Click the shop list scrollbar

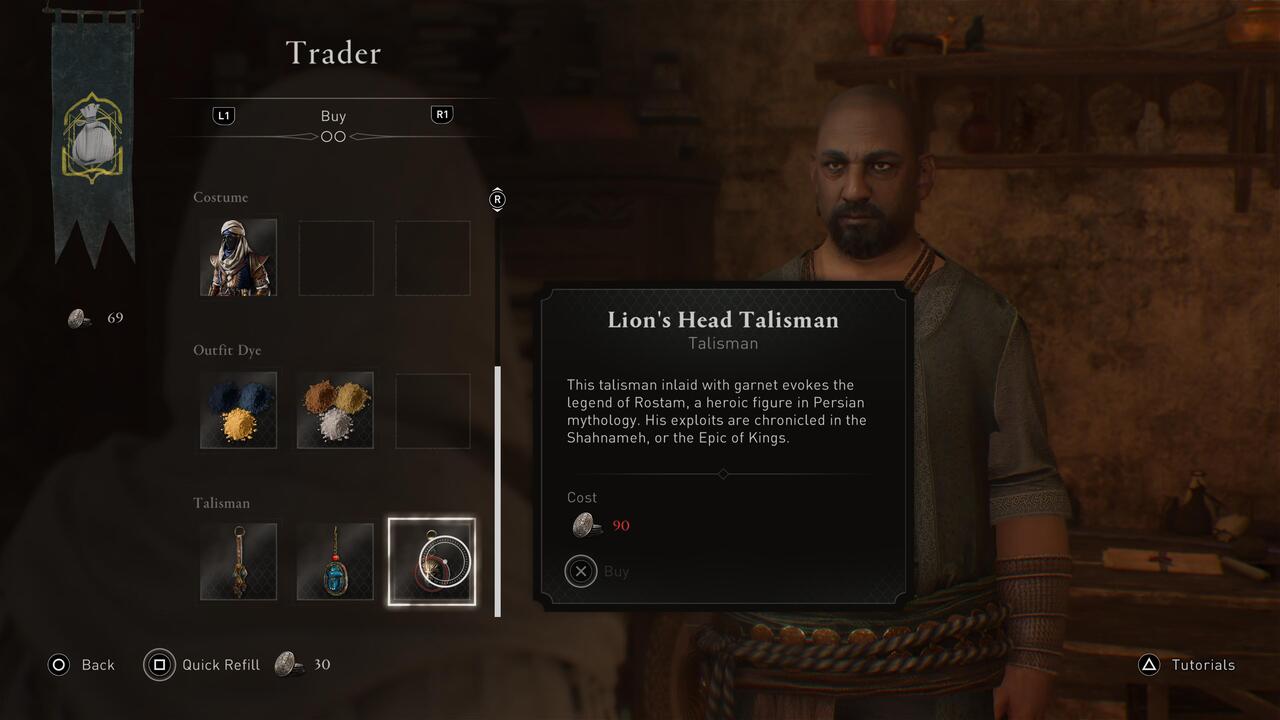[x=498, y=490]
